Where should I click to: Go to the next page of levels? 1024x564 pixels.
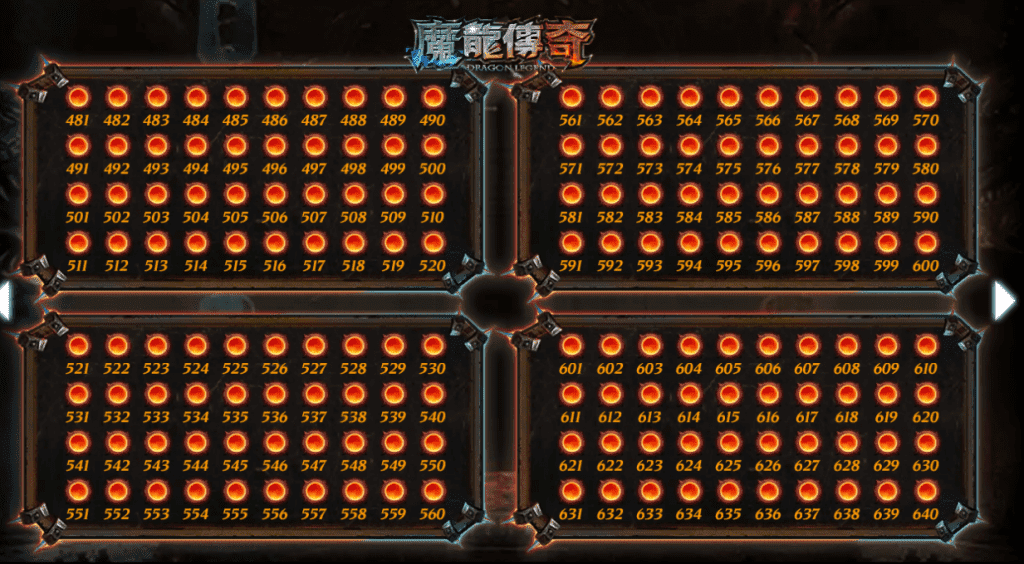(x=1004, y=300)
